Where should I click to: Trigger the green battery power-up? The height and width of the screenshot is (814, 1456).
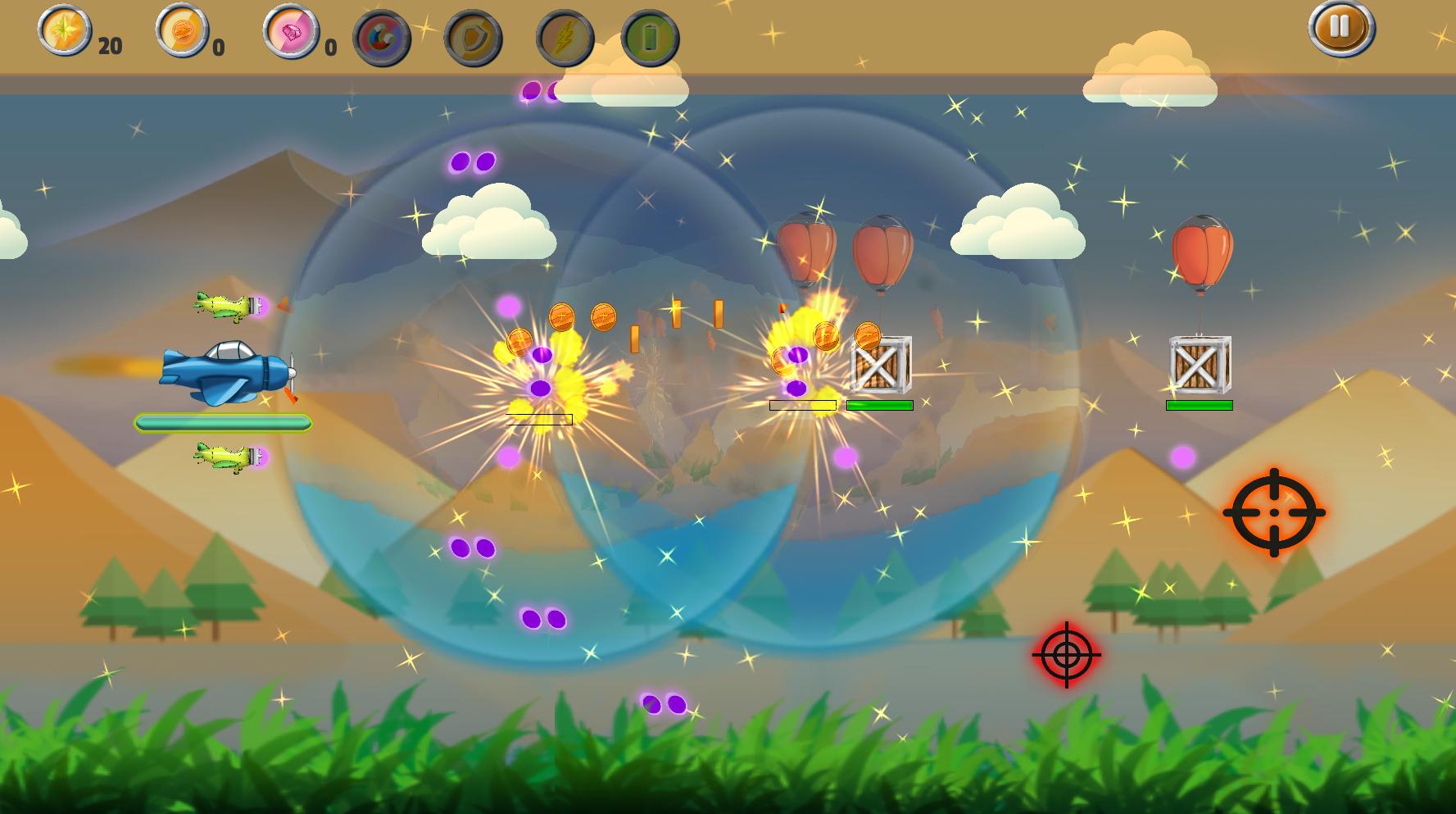coord(650,39)
